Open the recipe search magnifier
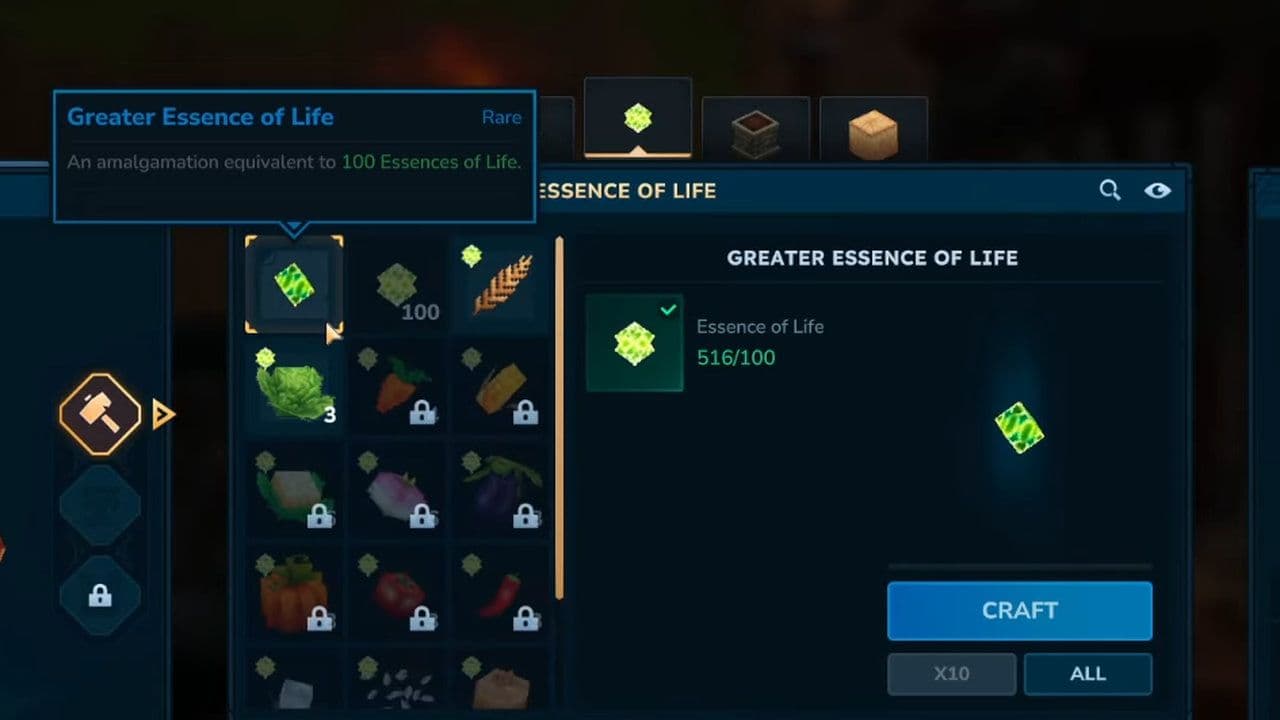Viewport: 1280px width, 720px height. [1109, 190]
